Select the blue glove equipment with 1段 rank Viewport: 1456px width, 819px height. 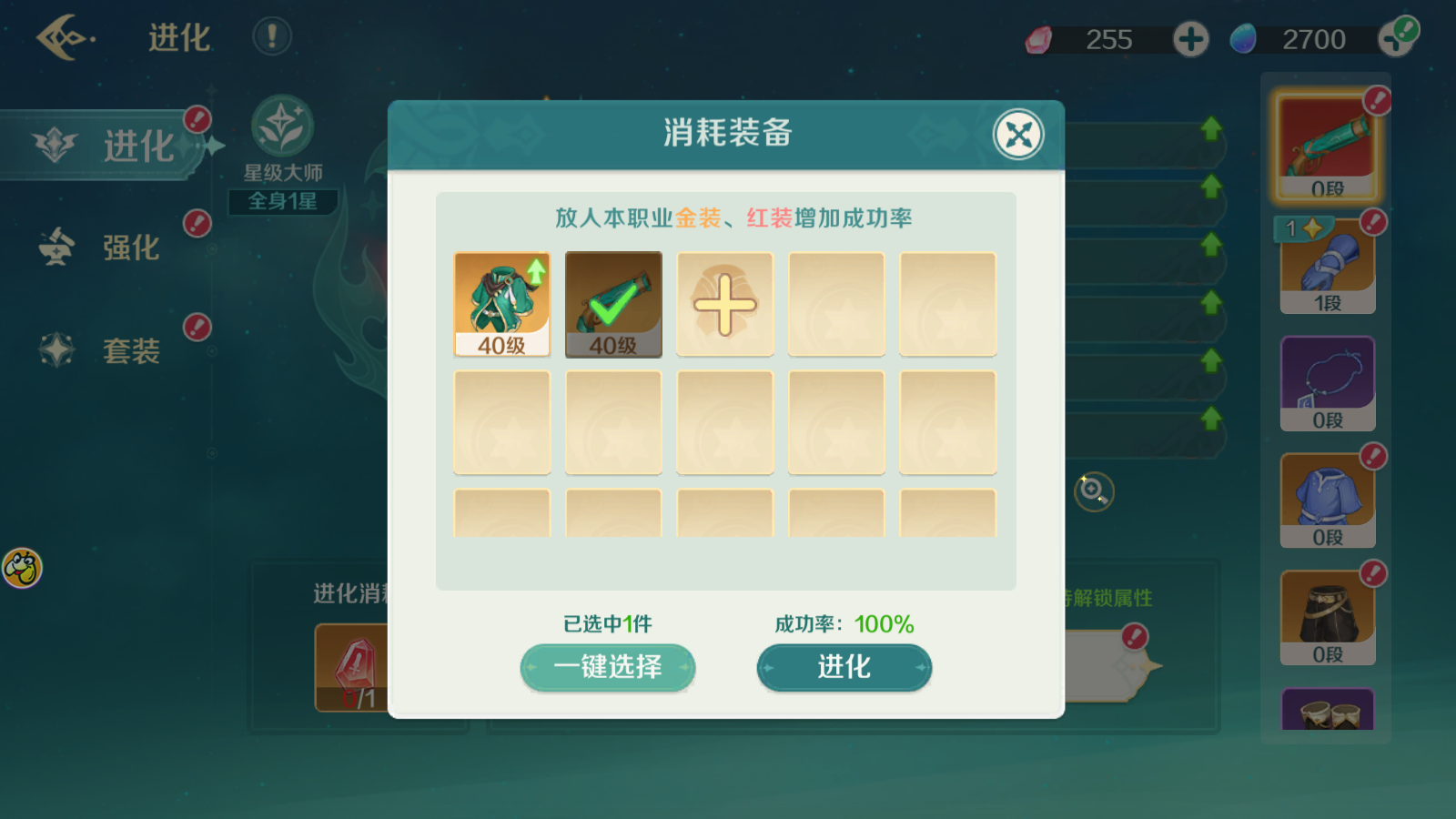[1326, 264]
